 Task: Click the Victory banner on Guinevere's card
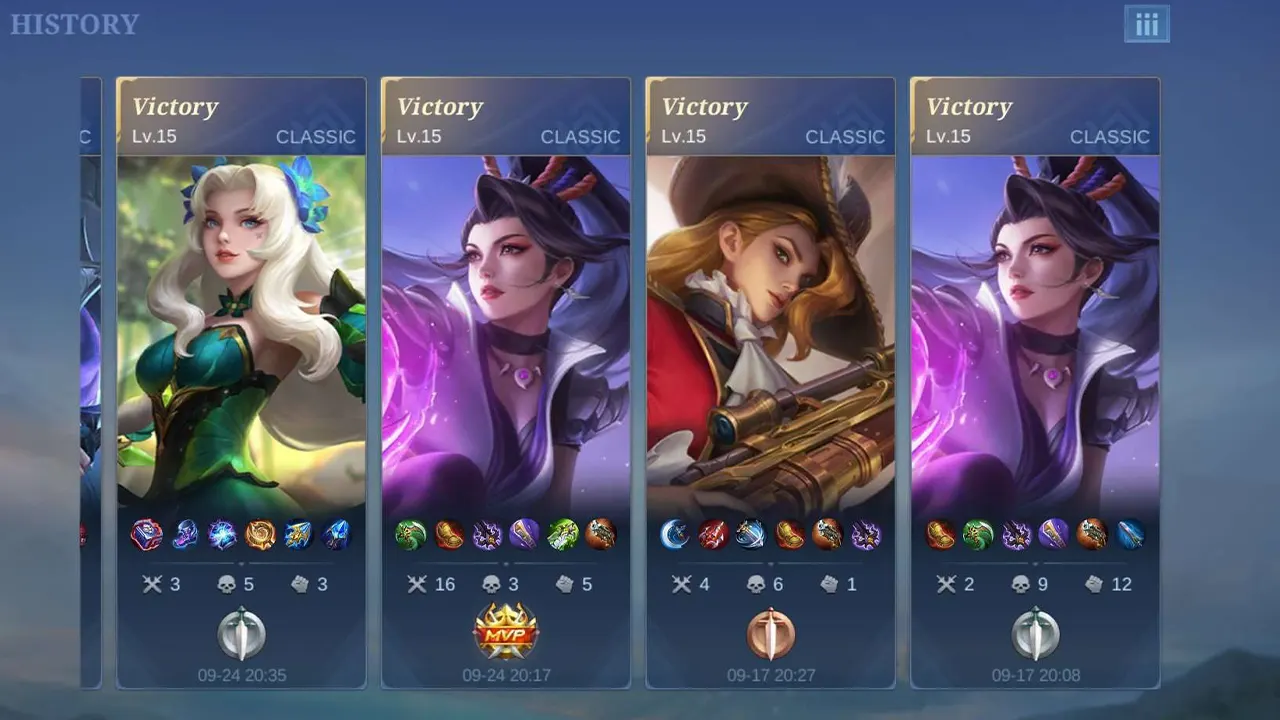tap(176, 107)
